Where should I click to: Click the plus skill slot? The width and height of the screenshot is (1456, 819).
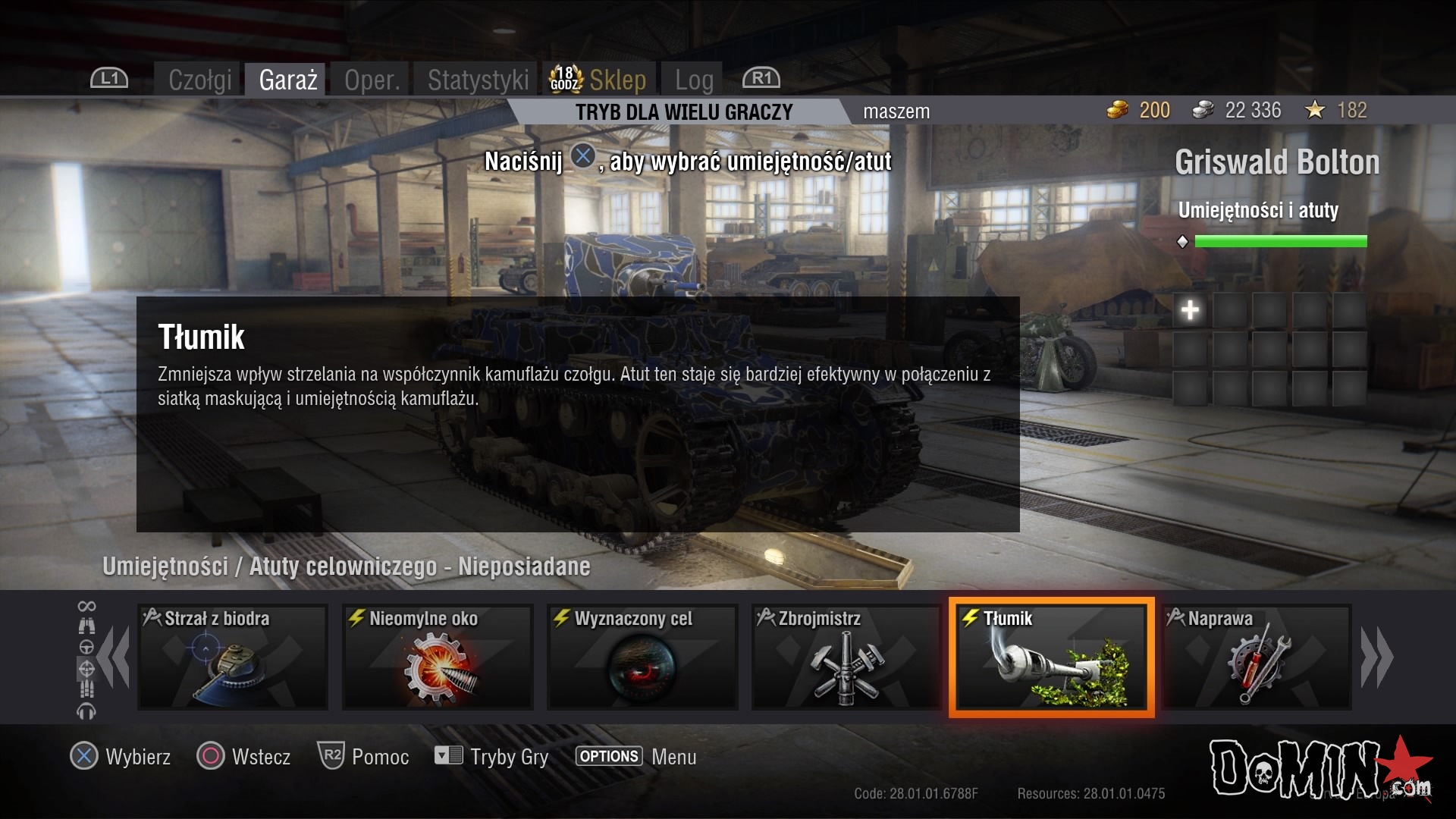point(1190,310)
